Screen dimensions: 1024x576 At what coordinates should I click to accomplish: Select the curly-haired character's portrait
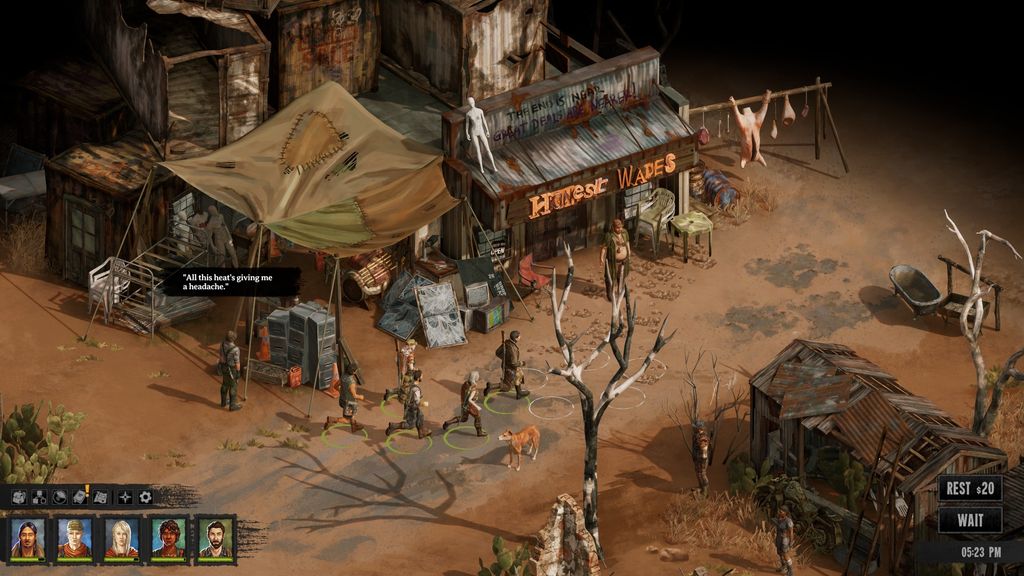point(168,537)
